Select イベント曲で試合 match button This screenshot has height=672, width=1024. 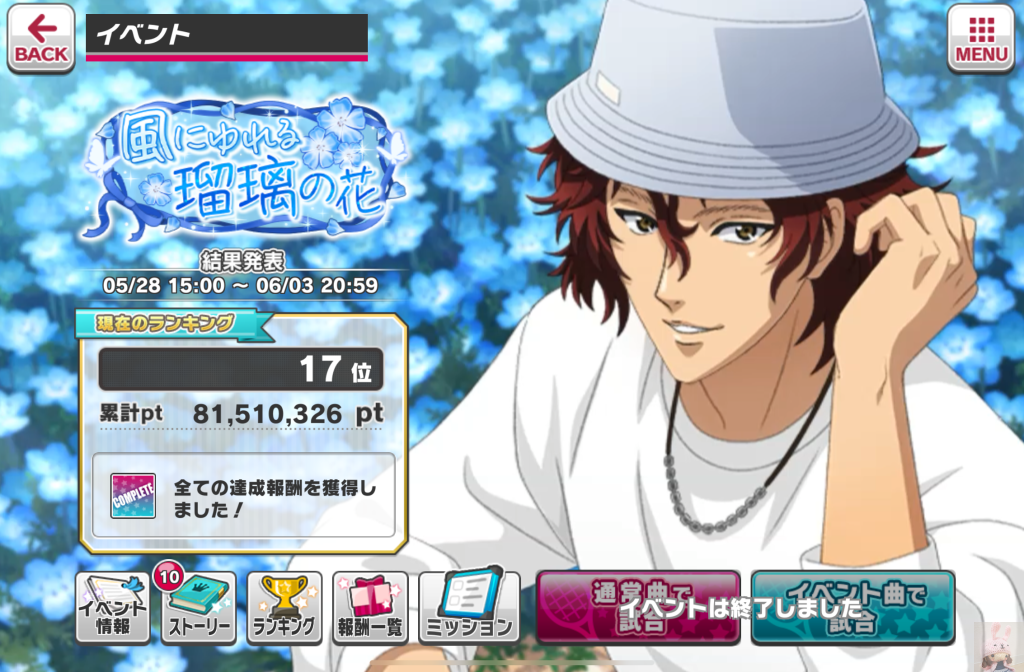click(853, 606)
